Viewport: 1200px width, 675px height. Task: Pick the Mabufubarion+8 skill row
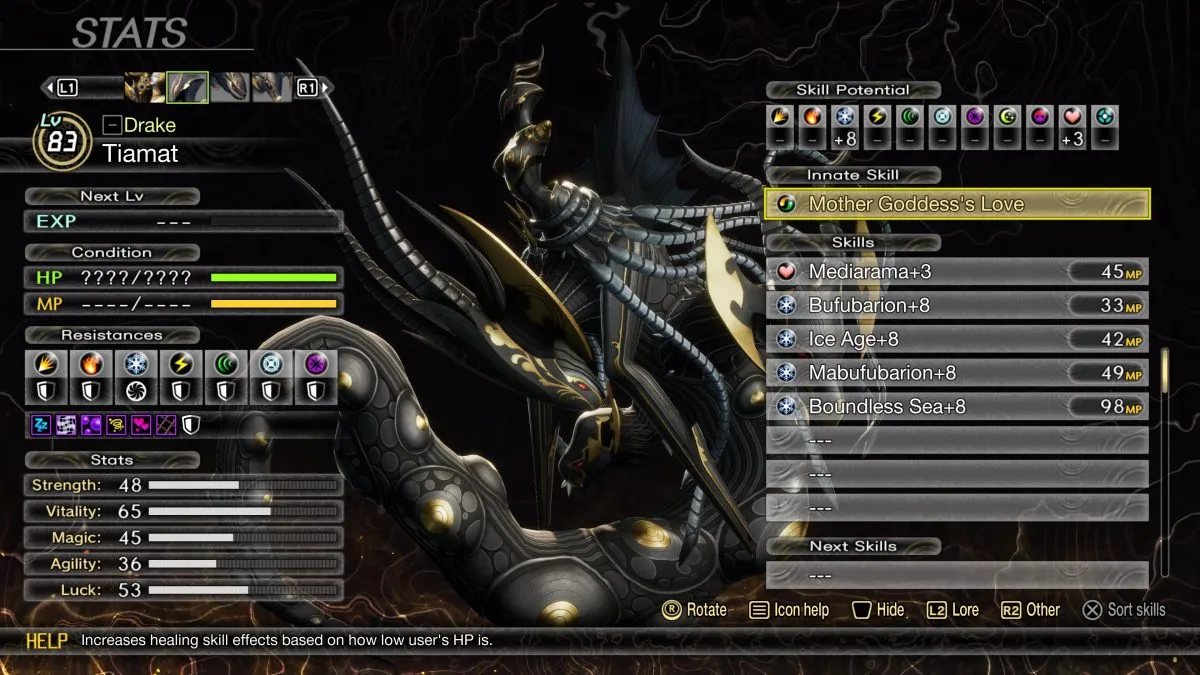pyautogui.click(x=957, y=374)
